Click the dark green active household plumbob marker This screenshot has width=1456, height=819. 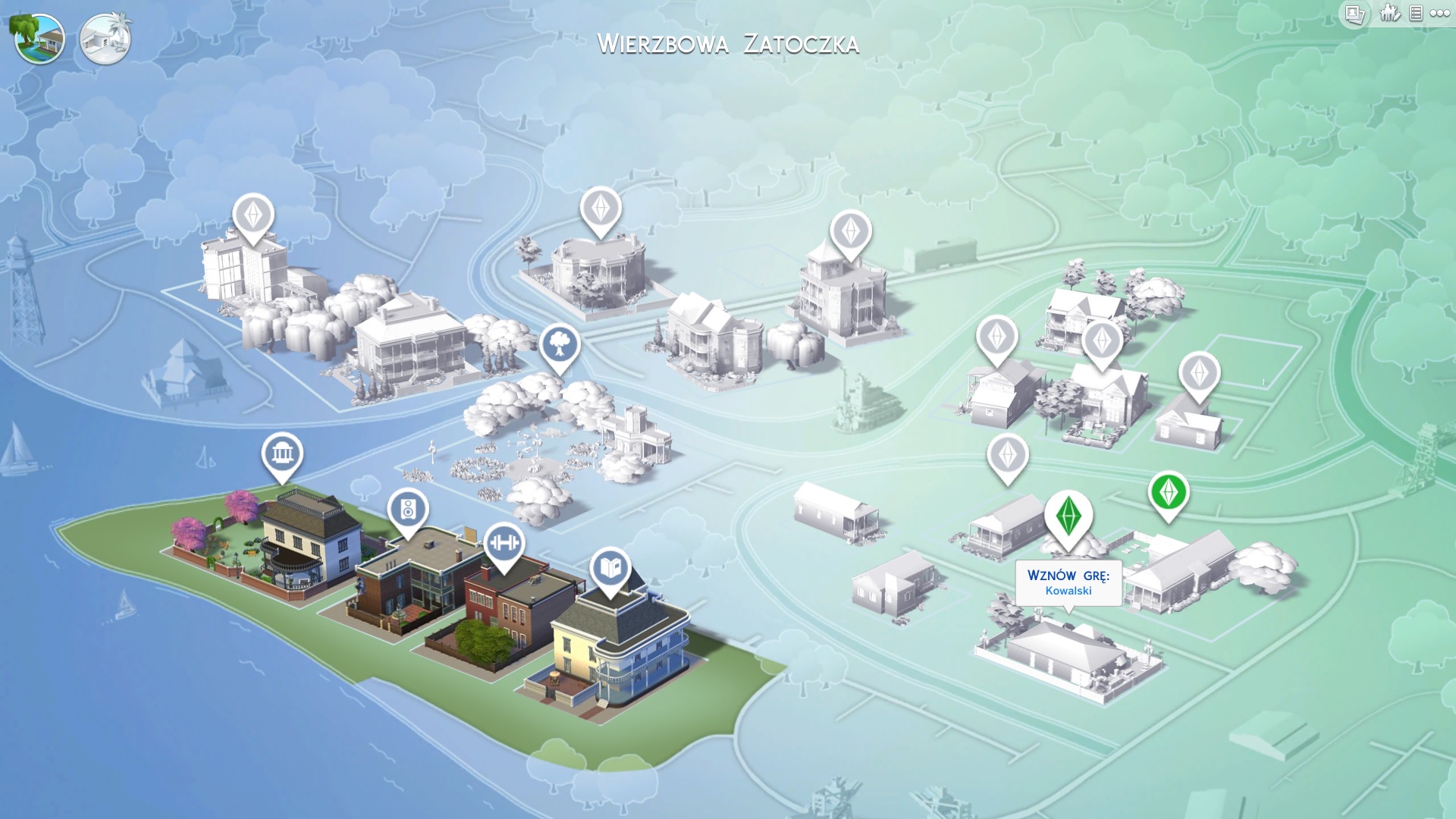coord(1068,515)
